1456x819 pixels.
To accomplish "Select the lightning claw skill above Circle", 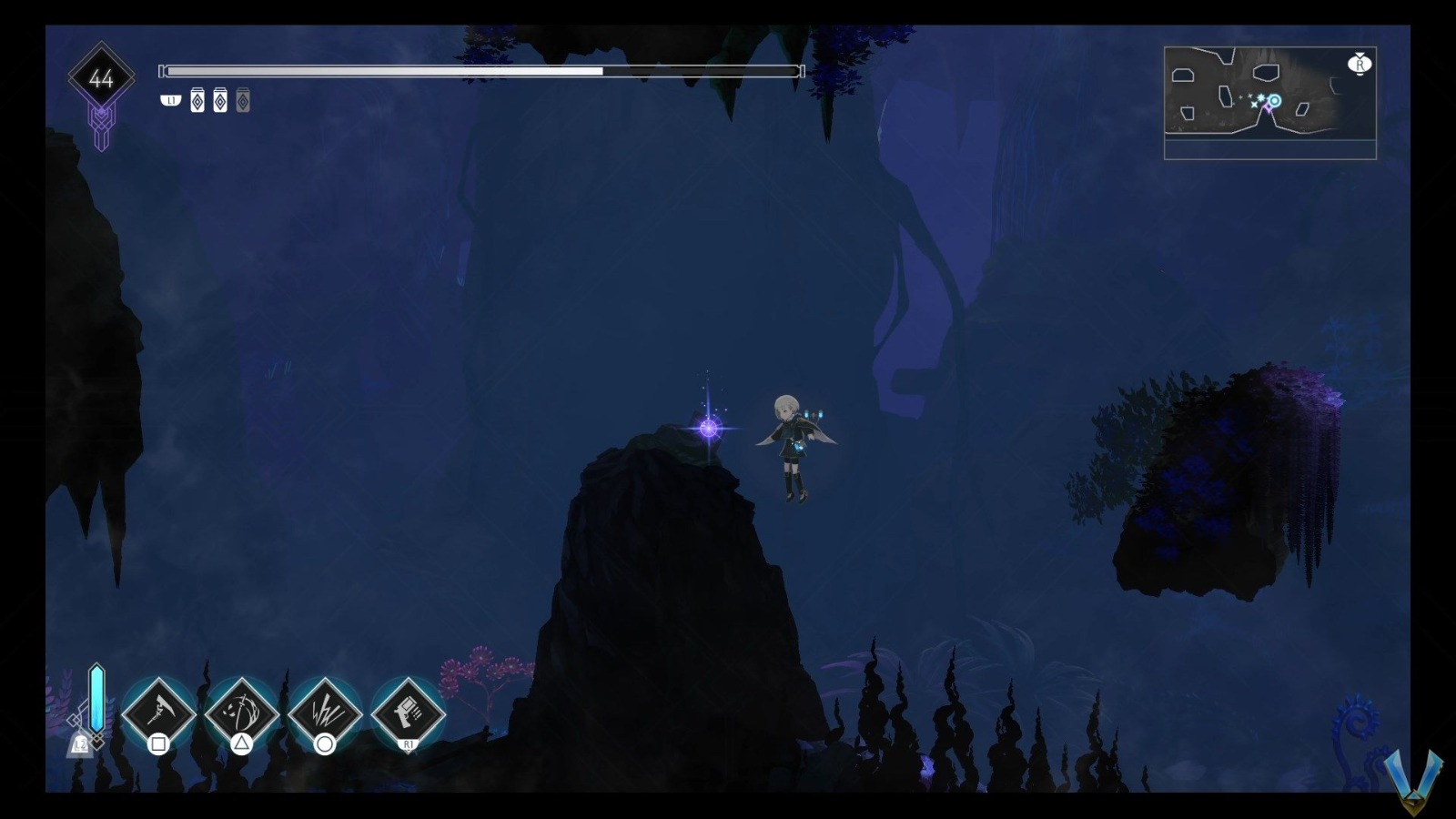I will tap(323, 713).
